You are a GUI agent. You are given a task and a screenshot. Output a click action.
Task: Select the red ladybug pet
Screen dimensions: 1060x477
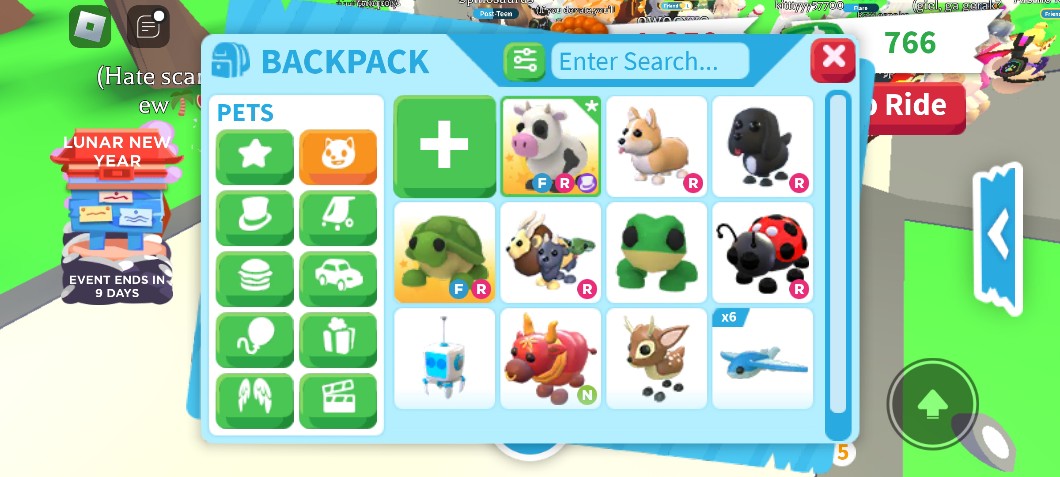tap(762, 252)
